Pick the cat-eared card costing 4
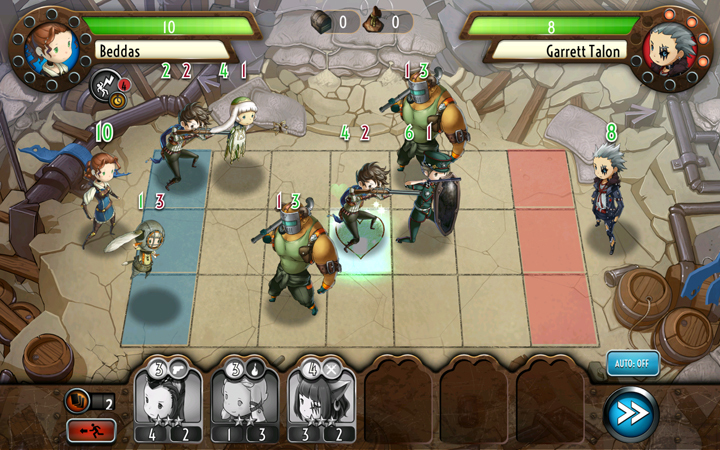720x450 pixels. point(321,398)
